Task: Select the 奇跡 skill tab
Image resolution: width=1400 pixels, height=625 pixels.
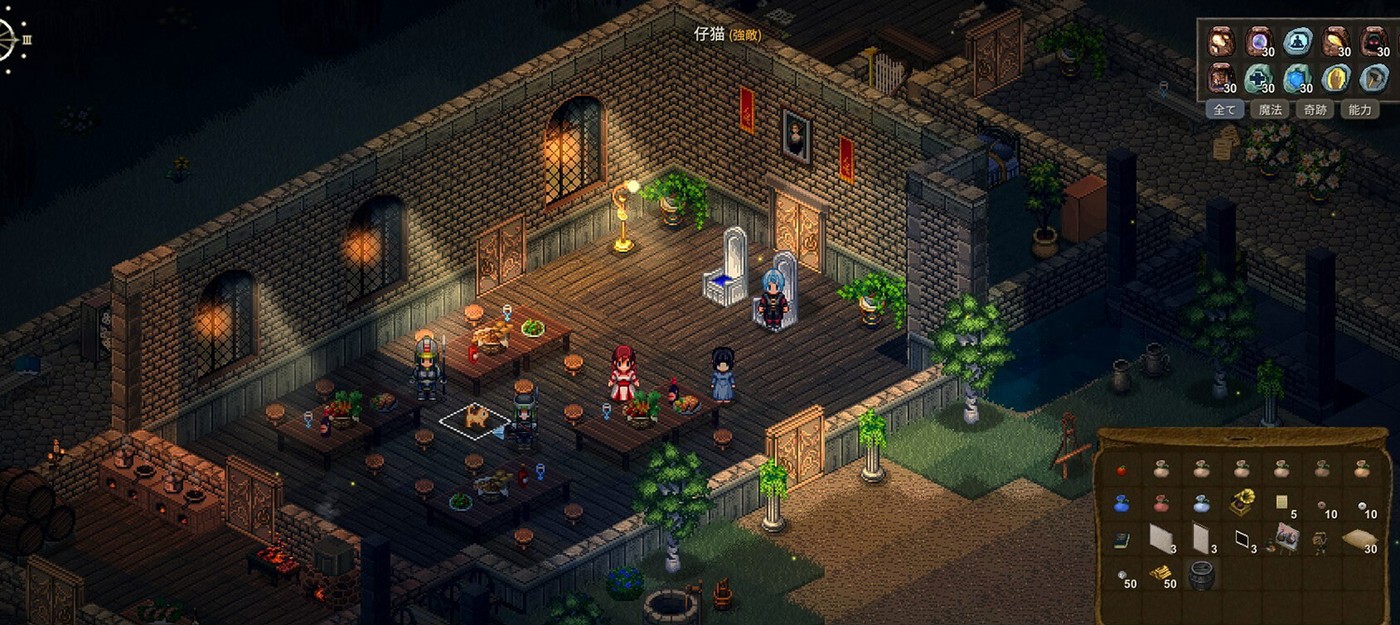Action: [x=1314, y=110]
